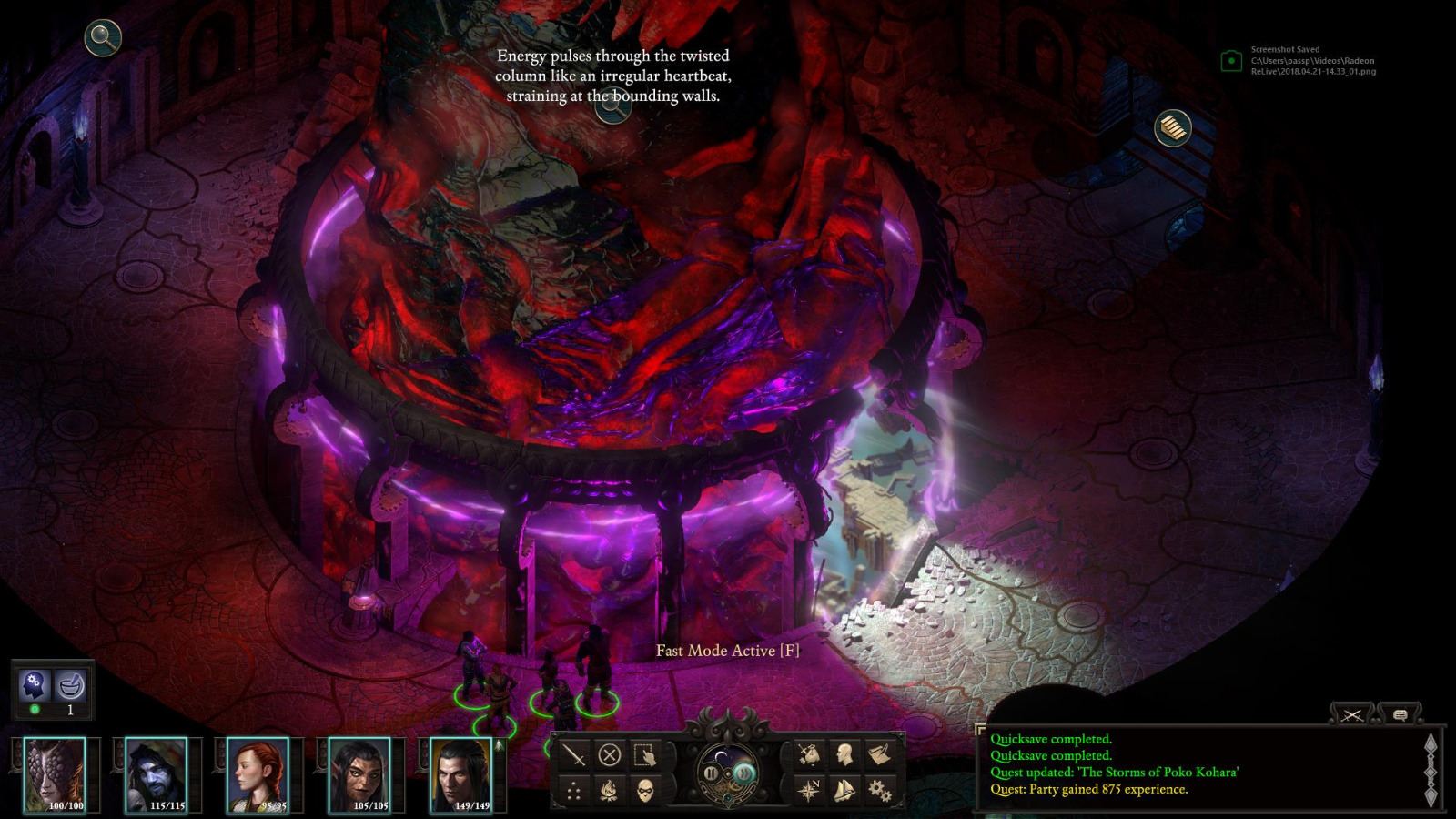Open the world map via compass icon
This screenshot has width=1456, height=819.
click(808, 788)
